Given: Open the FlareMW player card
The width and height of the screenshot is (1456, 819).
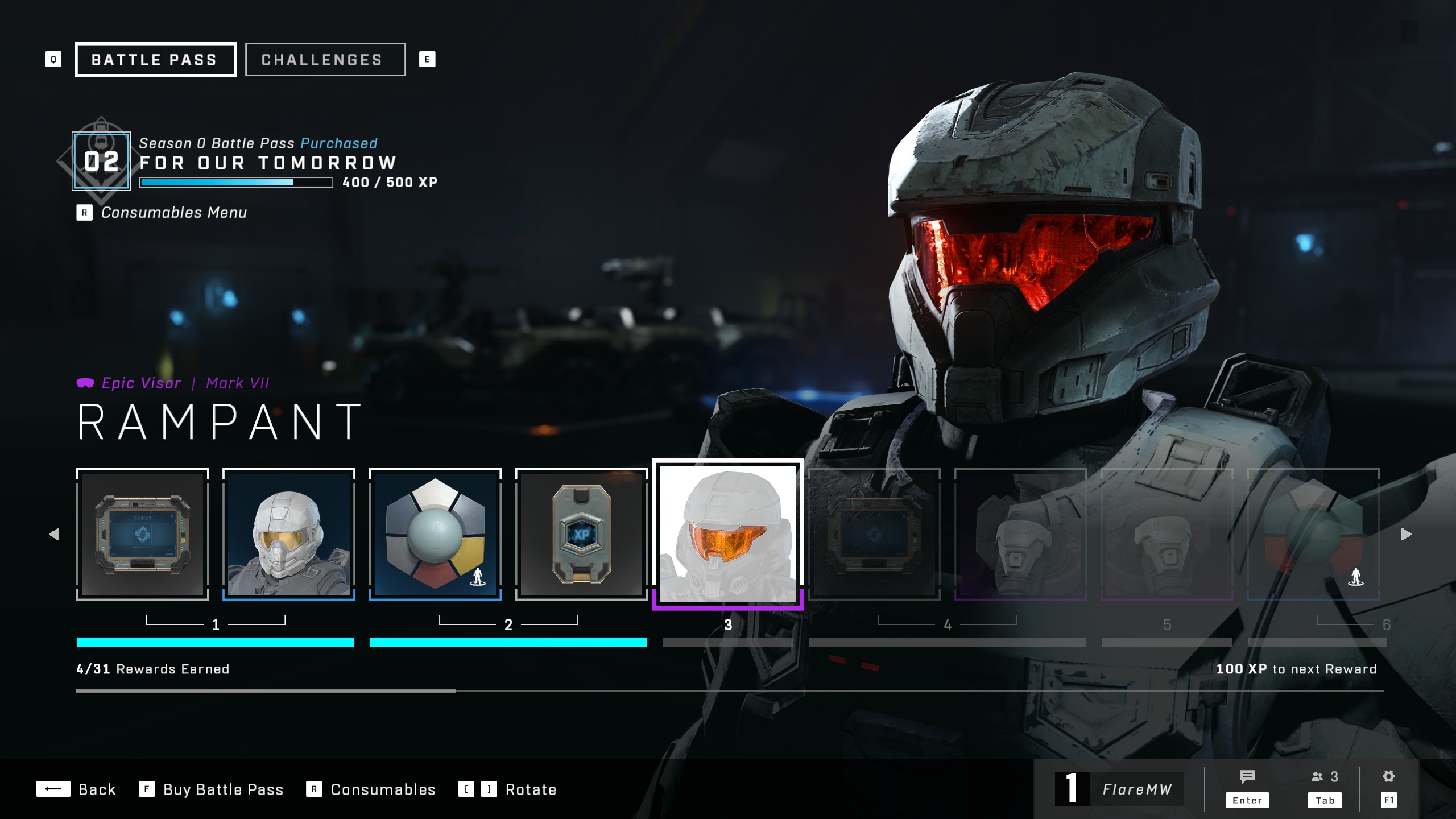Looking at the screenshot, I should (1119, 789).
